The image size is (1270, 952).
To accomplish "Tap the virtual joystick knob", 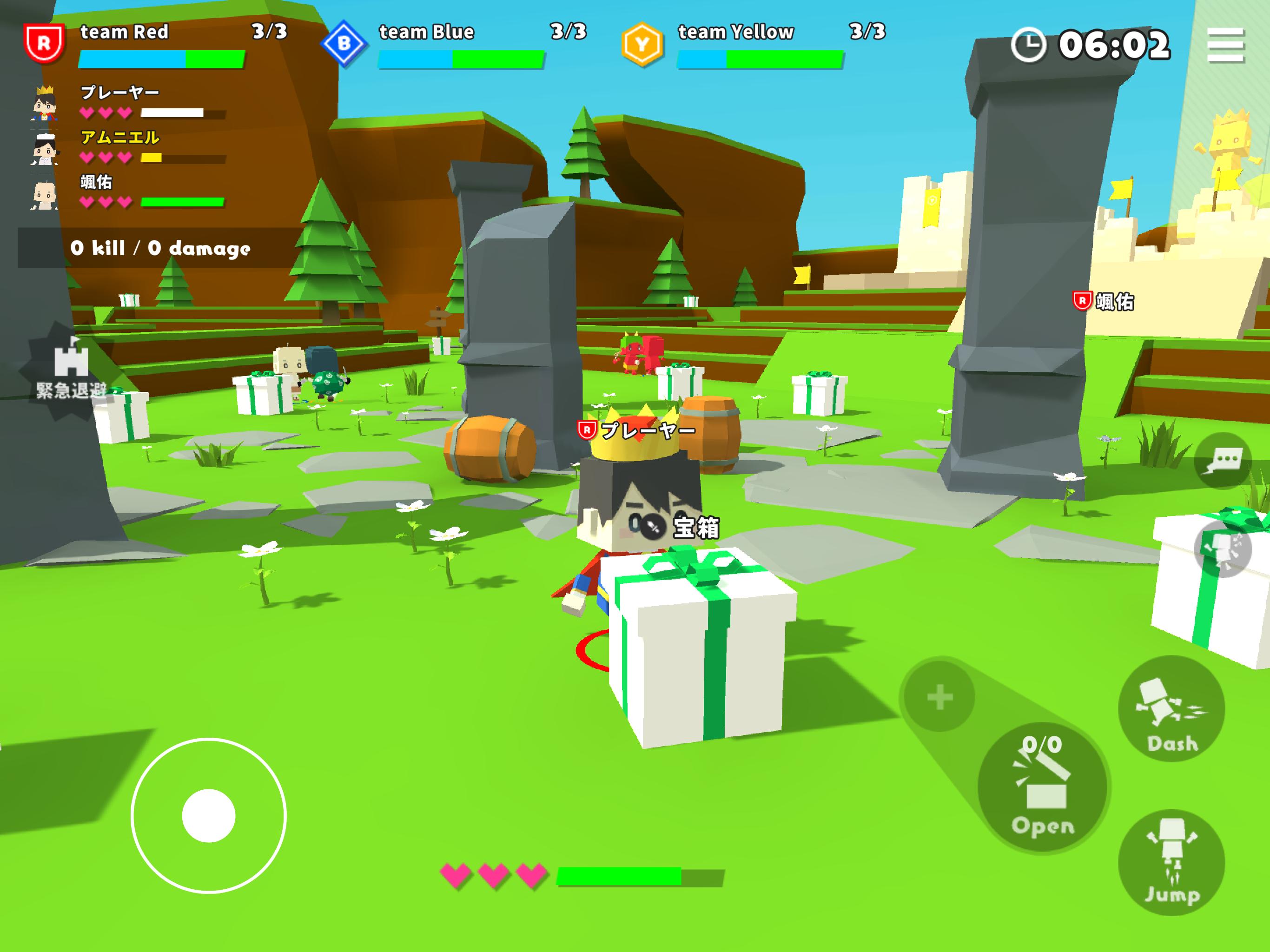I will click(208, 815).
